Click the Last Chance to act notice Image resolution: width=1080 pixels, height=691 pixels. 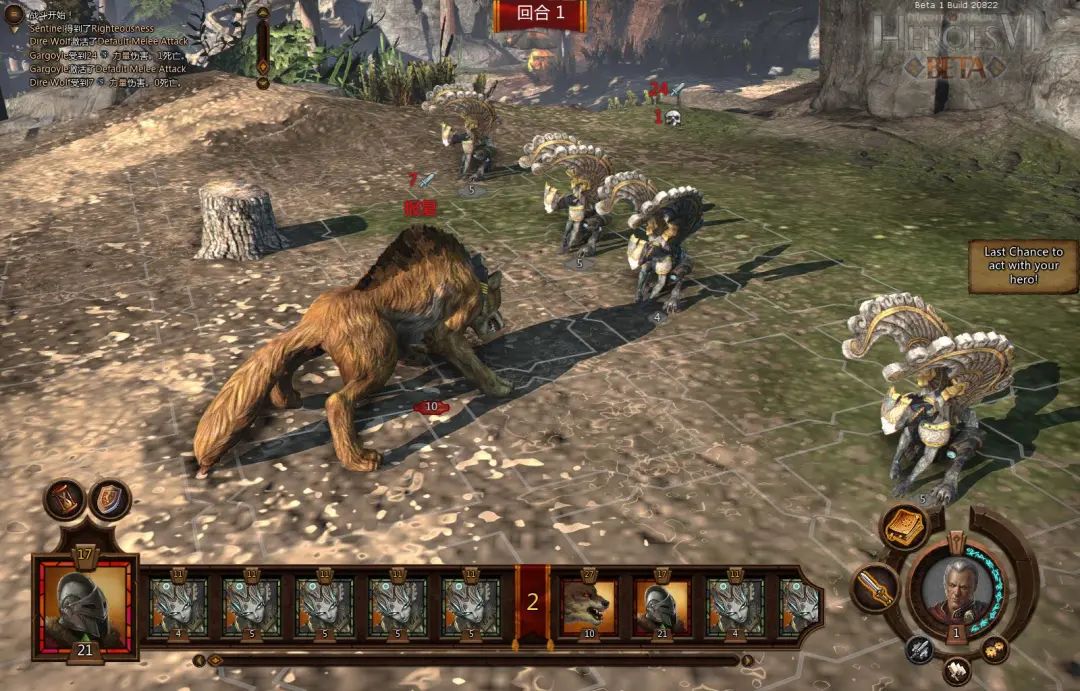[x=1022, y=266]
